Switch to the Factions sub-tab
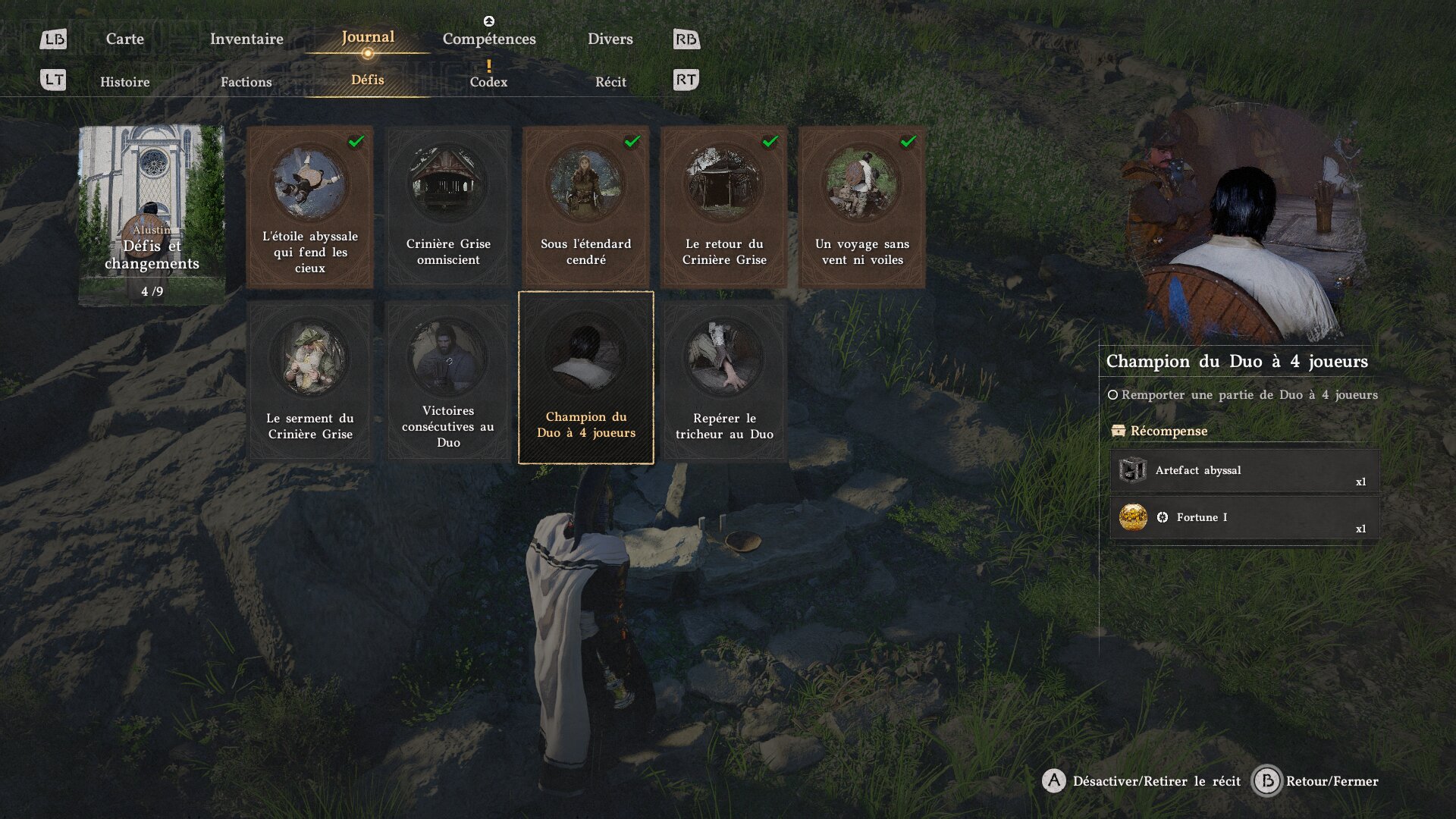Screen dimensions: 1456x819 point(246,82)
